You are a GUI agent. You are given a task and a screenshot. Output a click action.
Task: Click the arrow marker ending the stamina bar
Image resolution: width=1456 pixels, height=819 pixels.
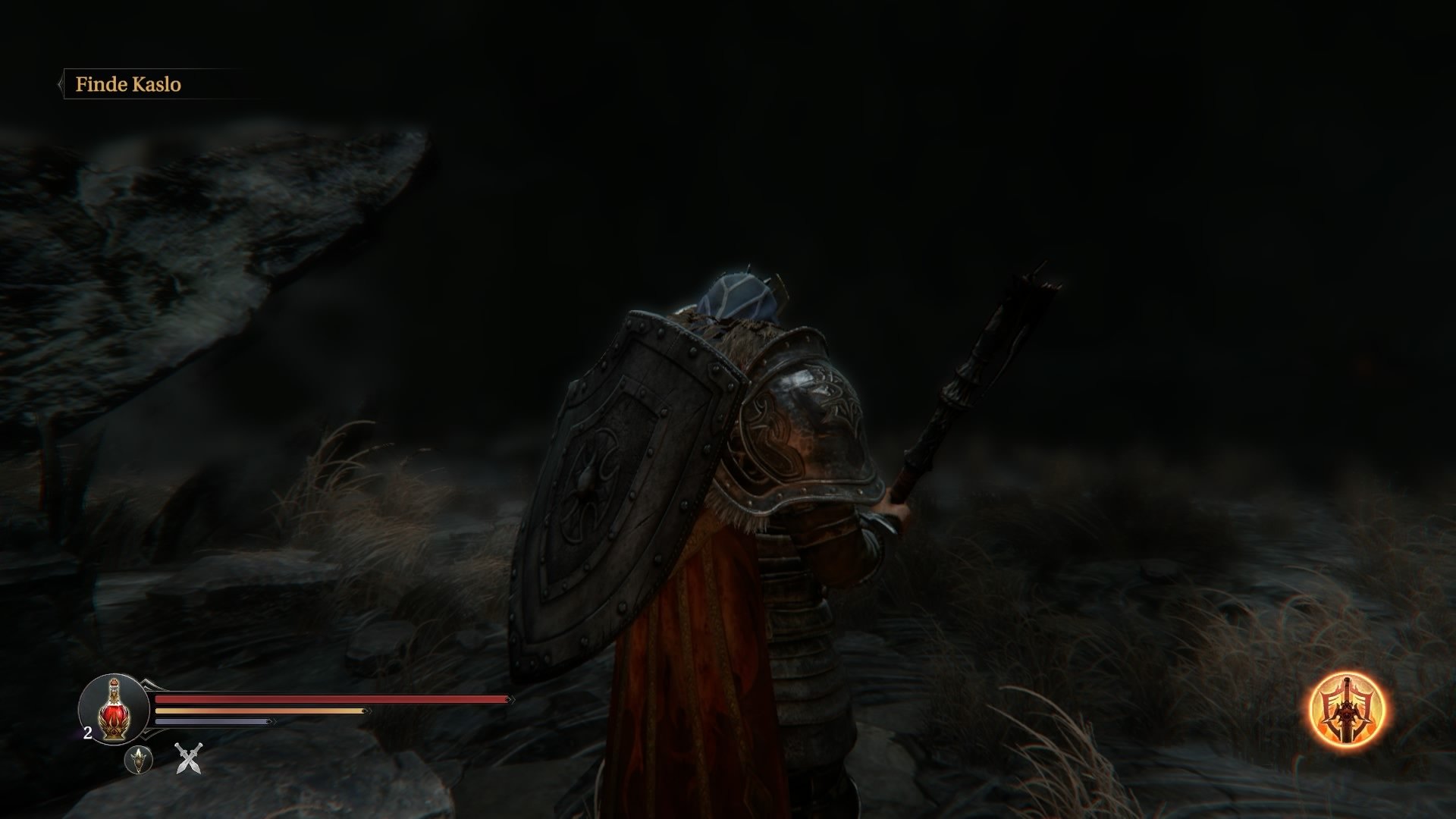pyautogui.click(x=365, y=711)
